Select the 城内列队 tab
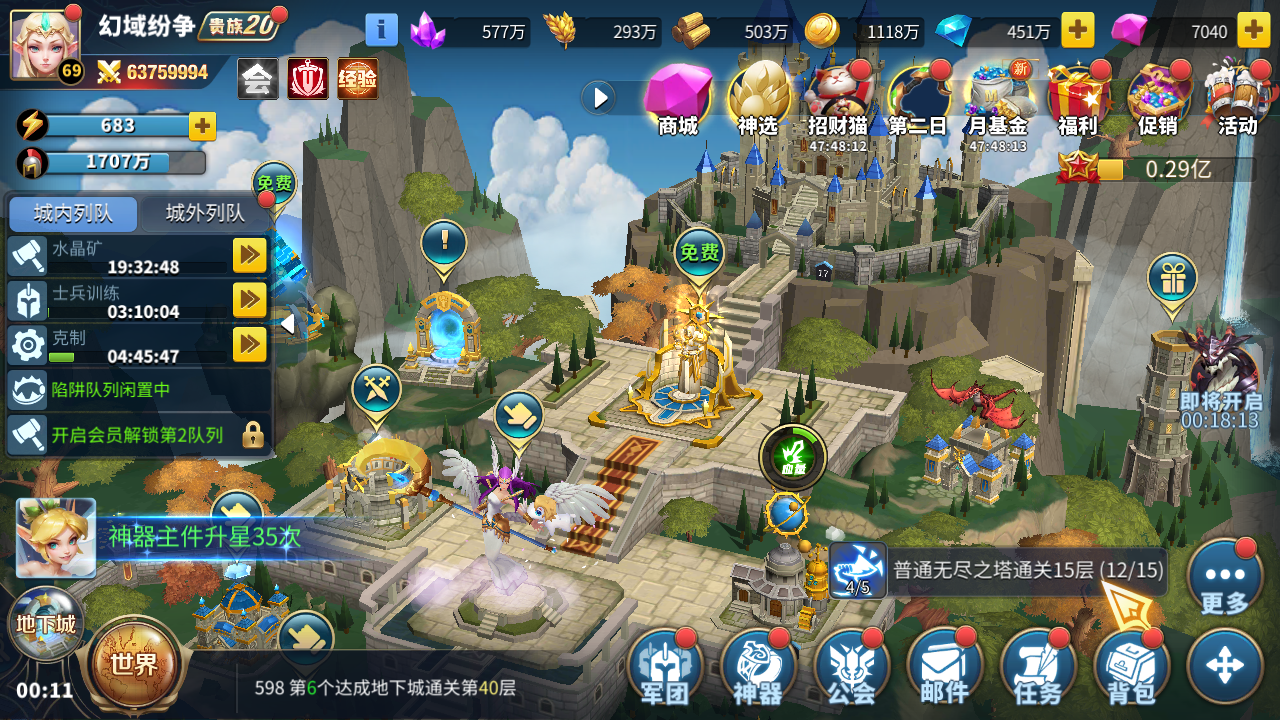This screenshot has width=1280, height=720. (x=70, y=214)
